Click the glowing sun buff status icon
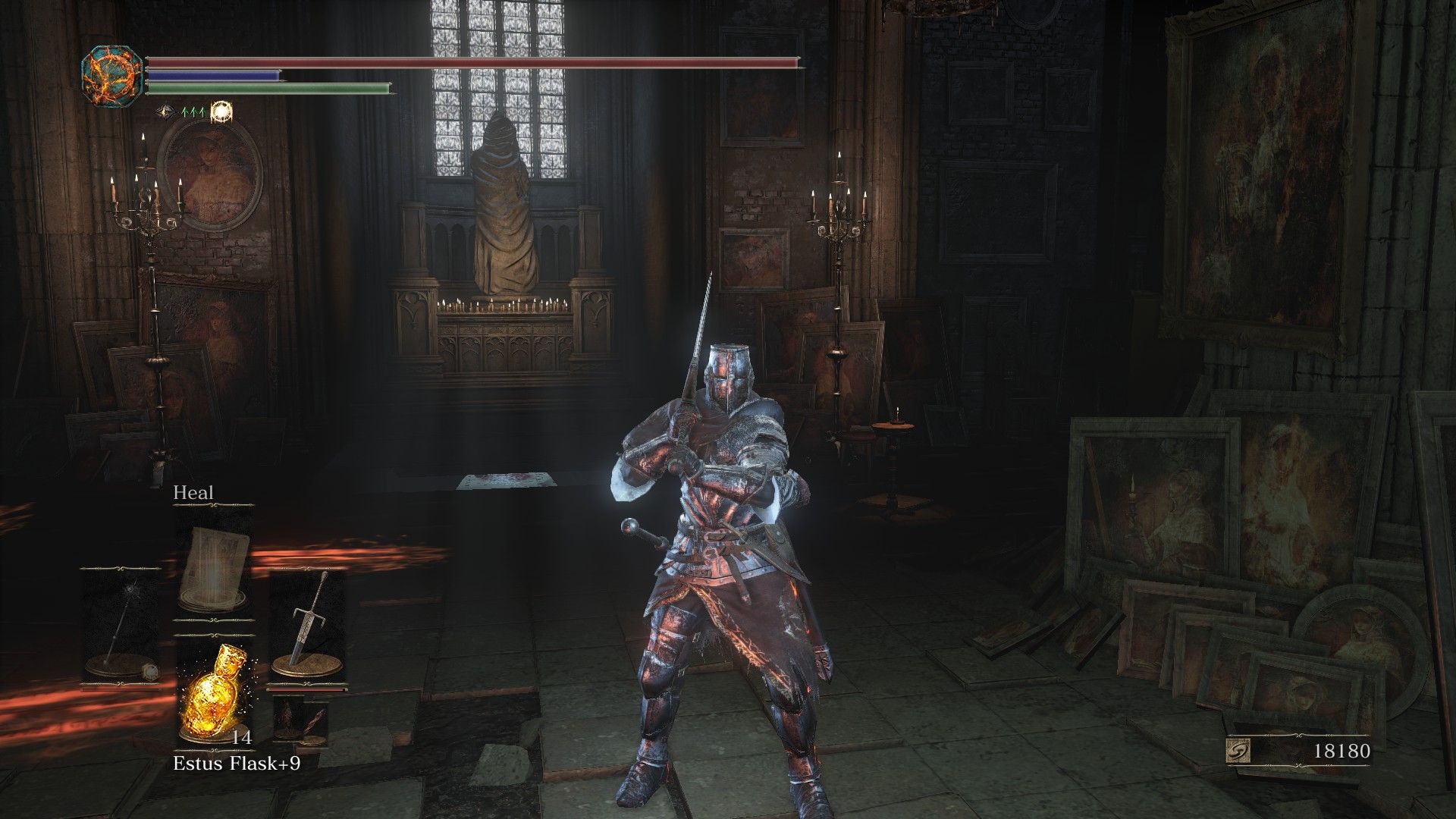 tap(222, 112)
